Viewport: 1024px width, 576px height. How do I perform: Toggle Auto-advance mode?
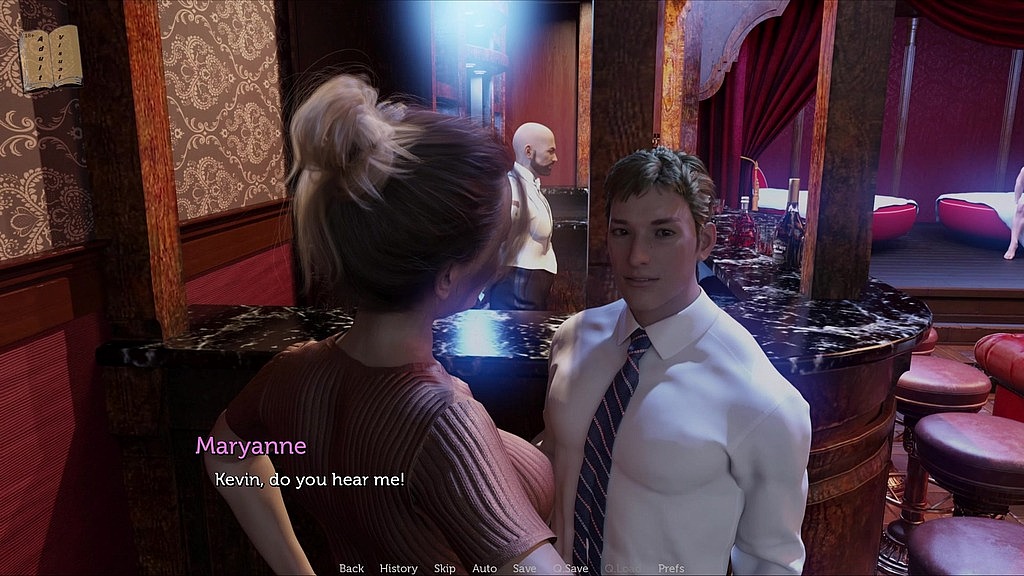[484, 568]
